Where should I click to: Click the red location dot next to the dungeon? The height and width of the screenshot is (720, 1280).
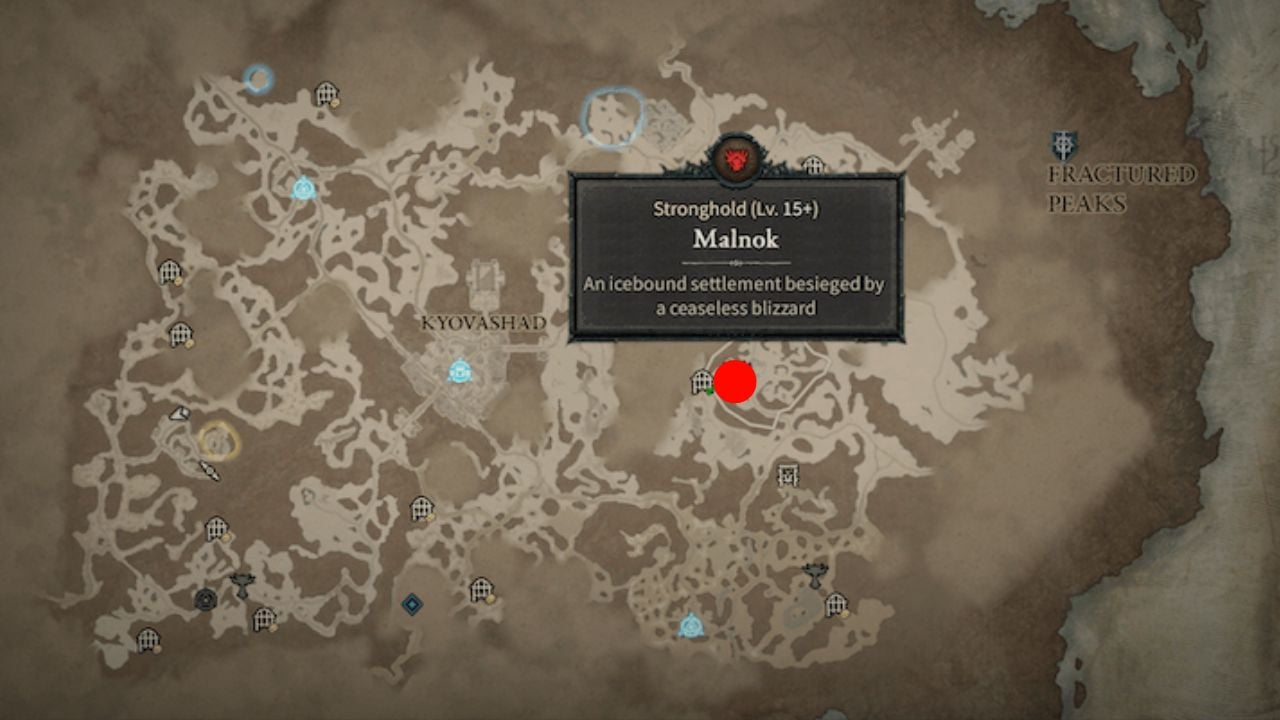735,381
